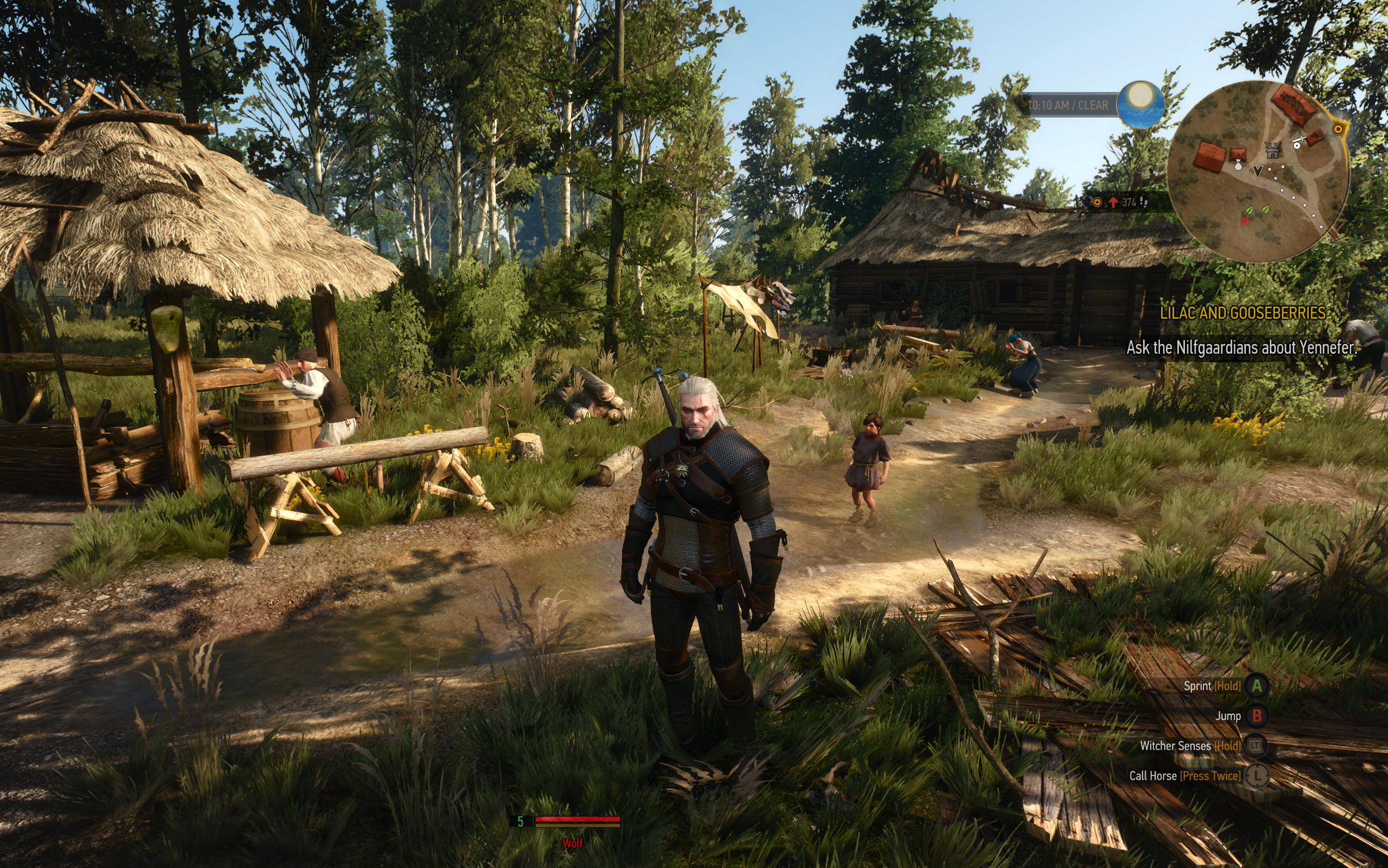The width and height of the screenshot is (1388, 868).
Task: Select the yellow quest marker on minimap edge
Action: point(1338,128)
